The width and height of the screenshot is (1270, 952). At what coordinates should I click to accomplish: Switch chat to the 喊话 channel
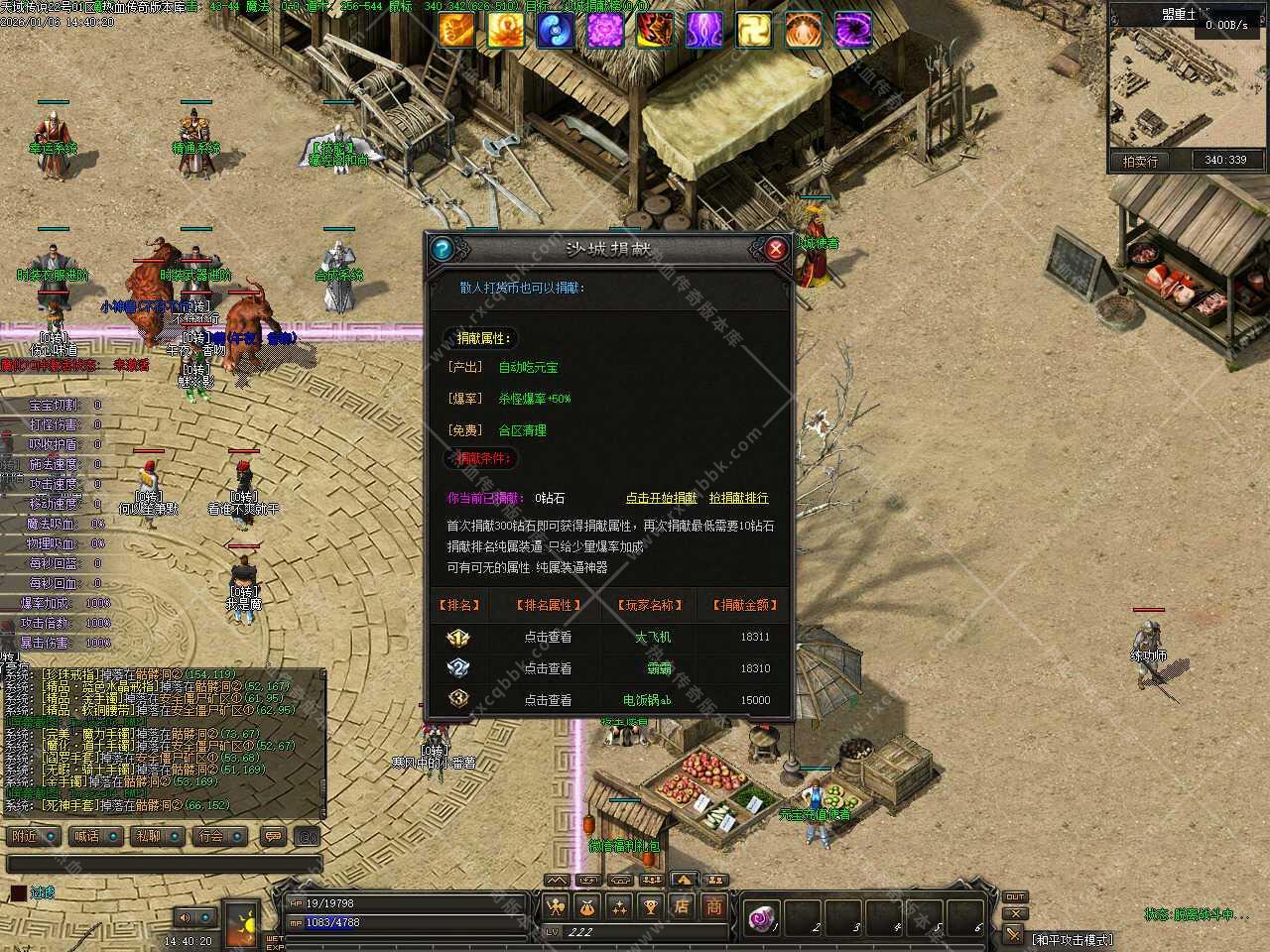[x=97, y=836]
